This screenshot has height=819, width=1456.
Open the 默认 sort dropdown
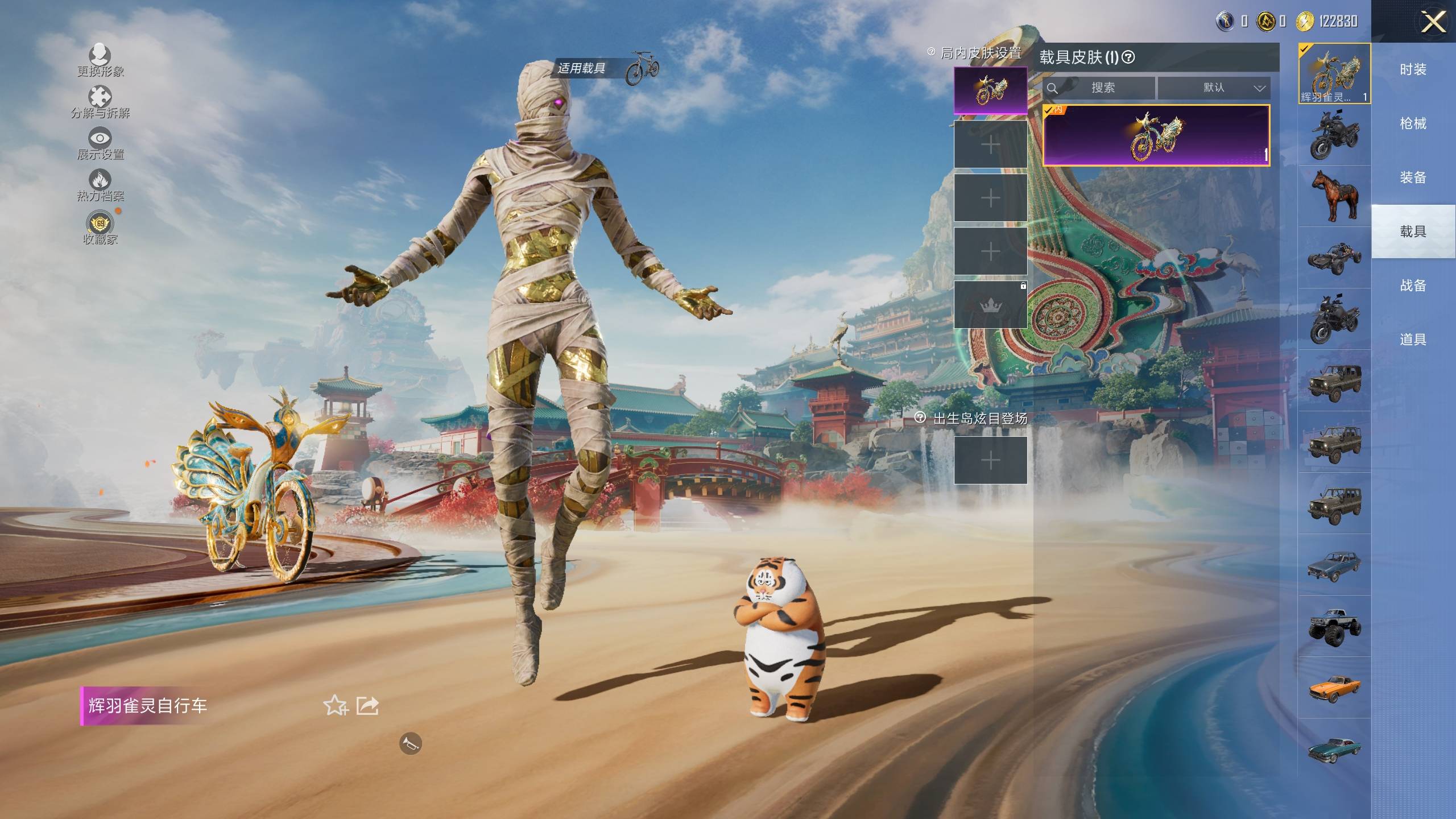[1213, 88]
